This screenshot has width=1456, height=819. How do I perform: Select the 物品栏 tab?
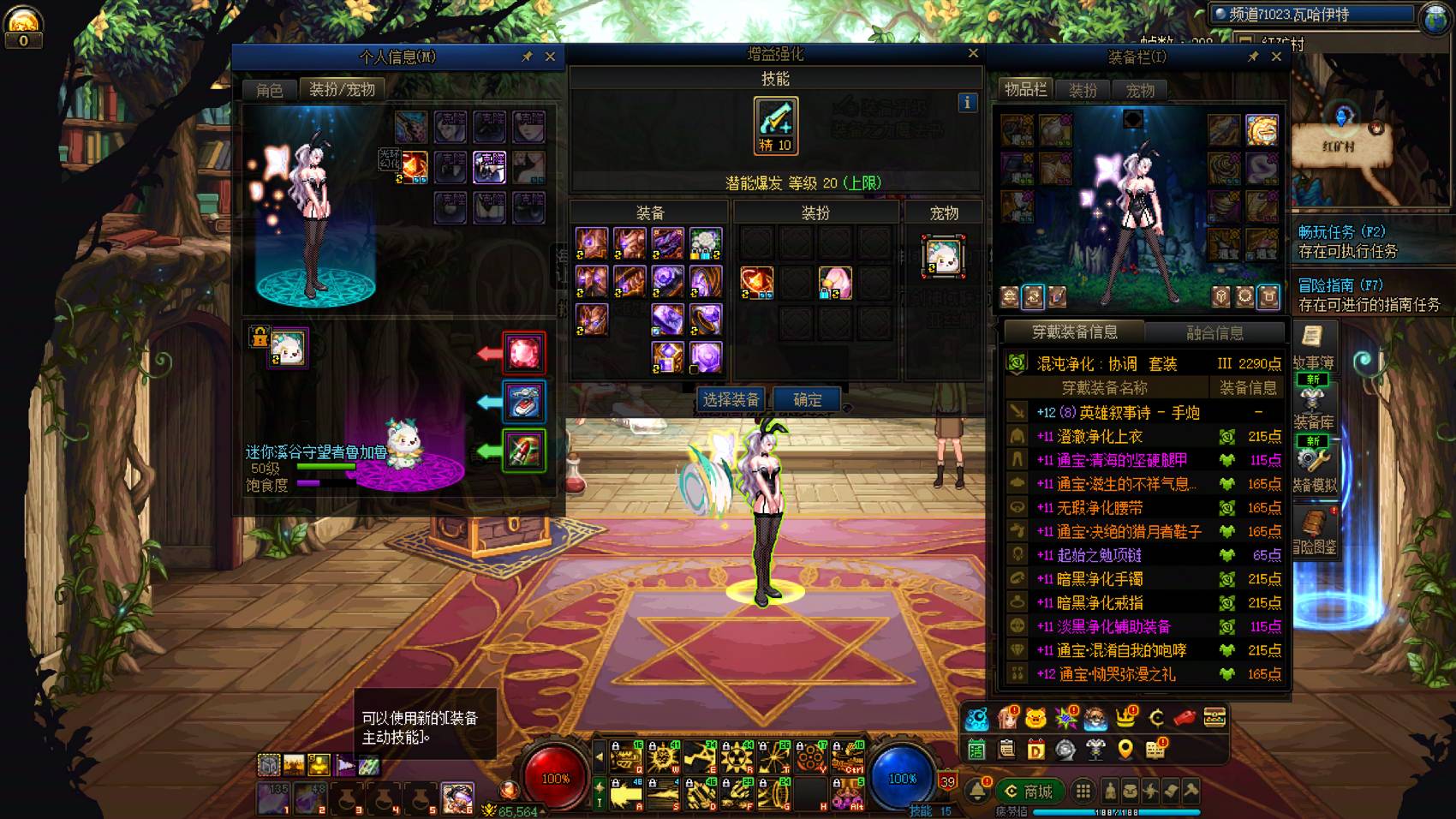[x=1025, y=90]
